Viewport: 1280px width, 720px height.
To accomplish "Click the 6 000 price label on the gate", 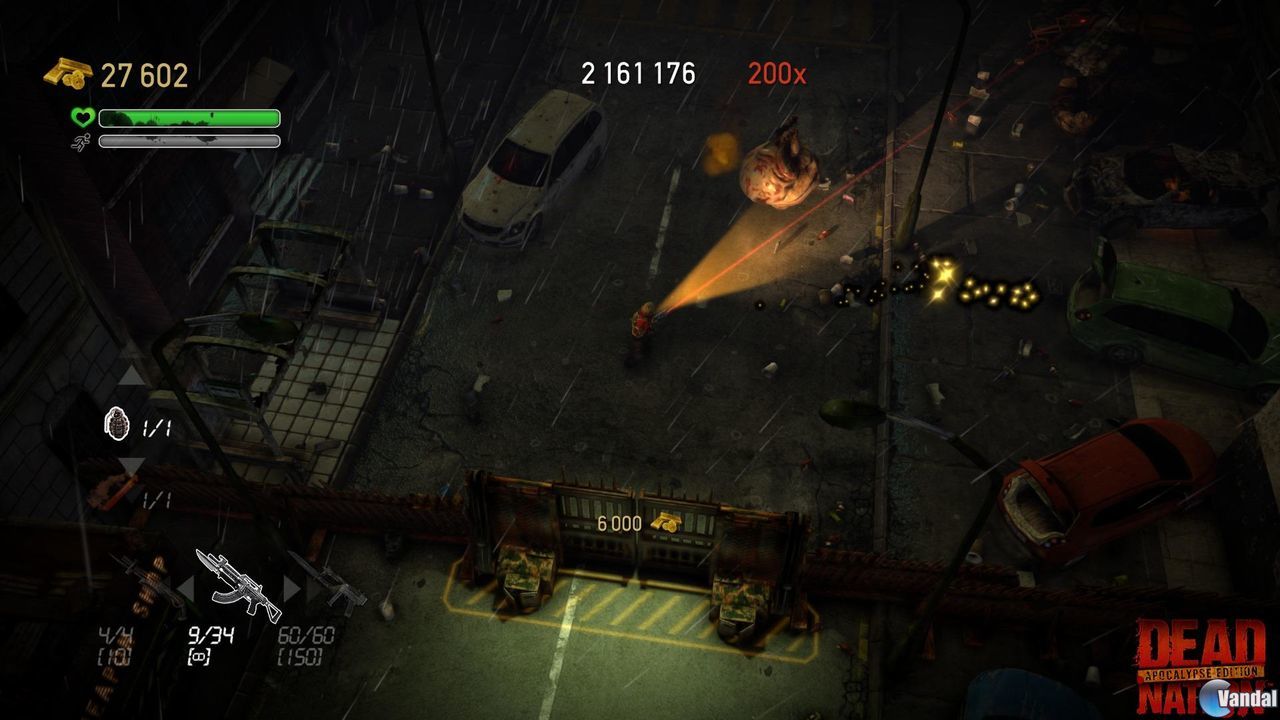I will 618,521.
